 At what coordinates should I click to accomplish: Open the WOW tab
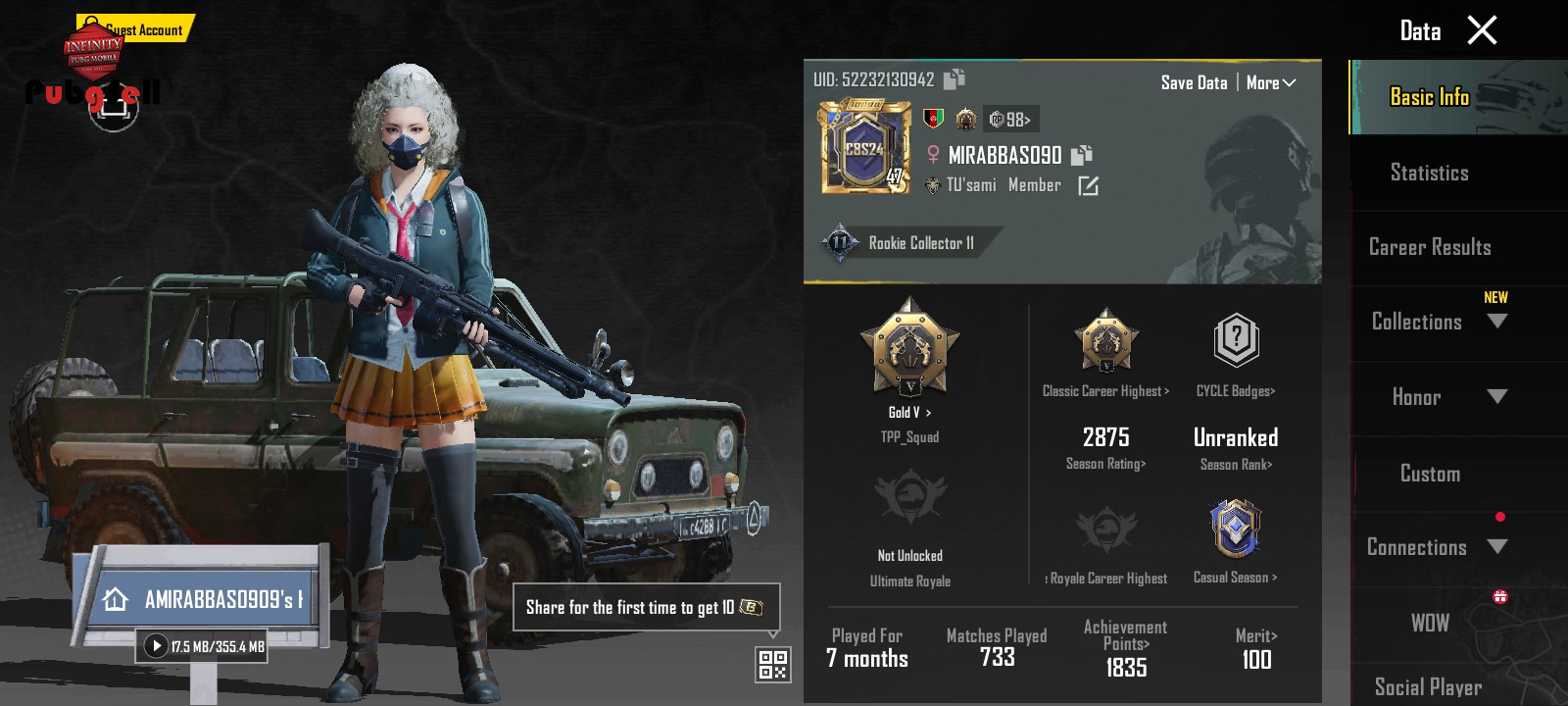1430,623
